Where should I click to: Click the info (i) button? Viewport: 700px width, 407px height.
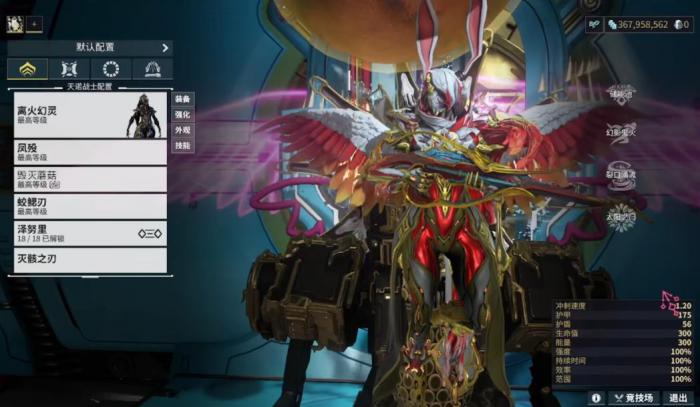596,397
